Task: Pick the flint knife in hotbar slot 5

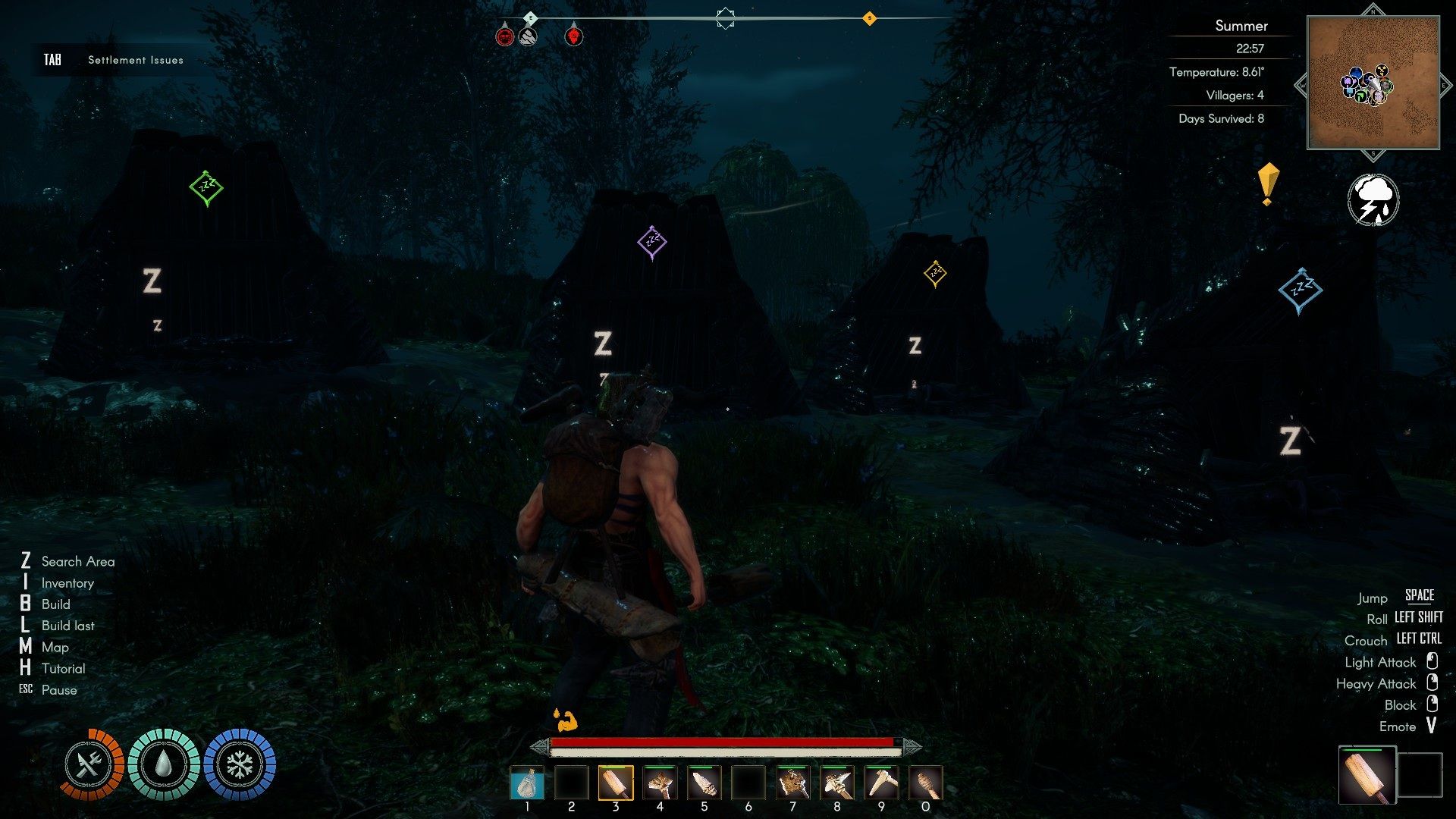Action: 704,783
